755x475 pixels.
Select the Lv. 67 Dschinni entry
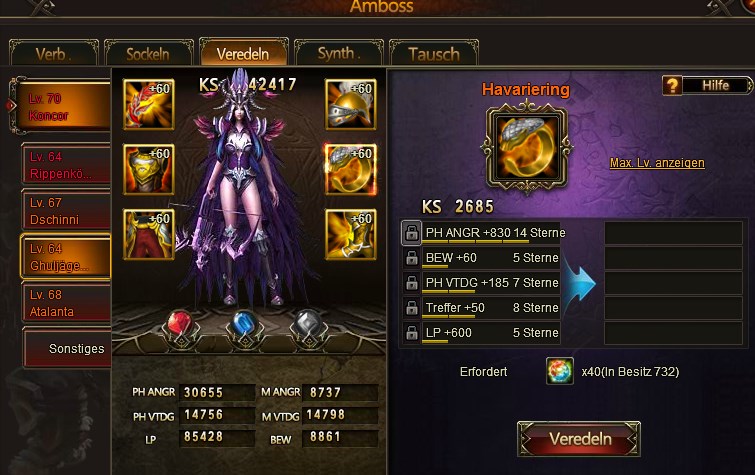66,210
